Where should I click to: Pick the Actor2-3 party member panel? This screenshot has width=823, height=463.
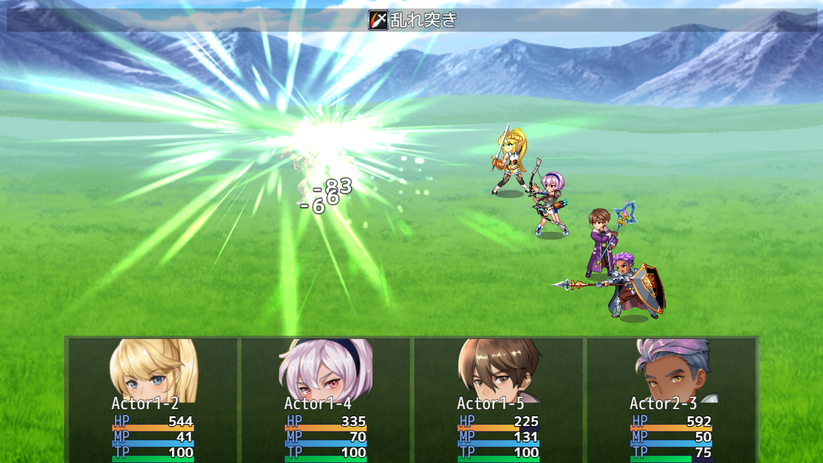pos(671,400)
